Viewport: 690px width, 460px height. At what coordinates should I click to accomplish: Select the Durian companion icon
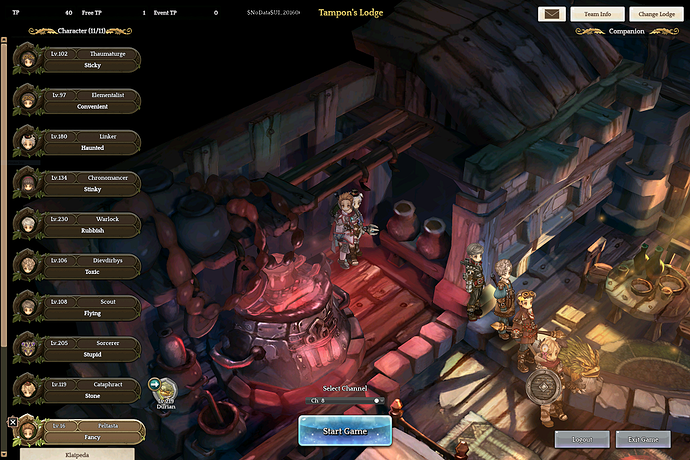[166, 389]
